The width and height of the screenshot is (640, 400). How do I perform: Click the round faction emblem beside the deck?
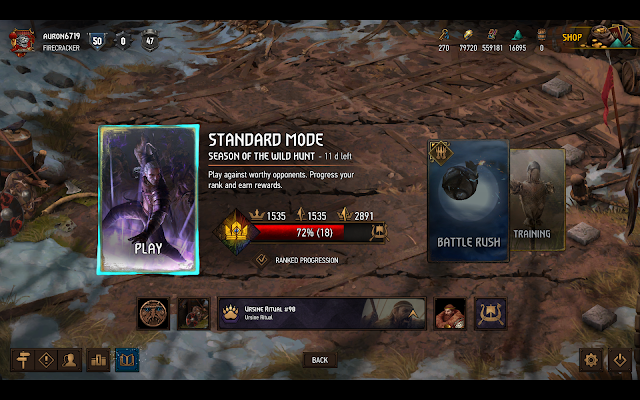[x=153, y=314]
